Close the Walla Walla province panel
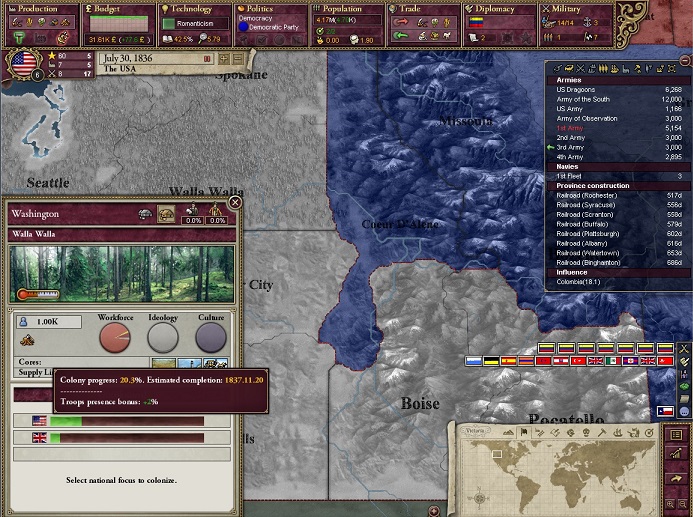Image resolution: width=693 pixels, height=517 pixels. pos(235,202)
